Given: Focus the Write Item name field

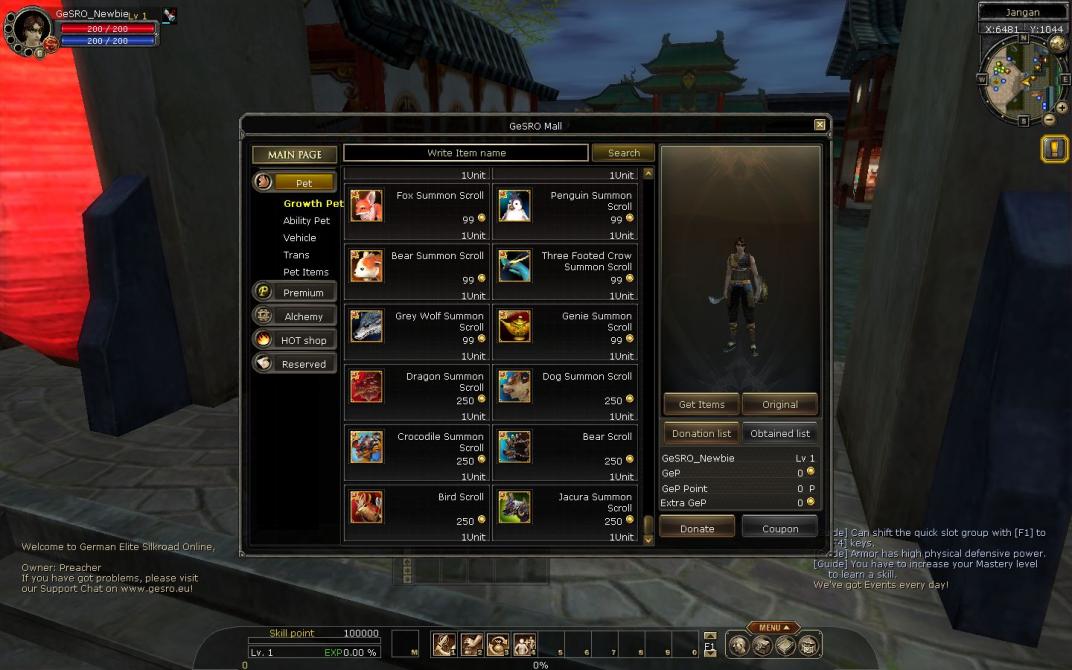Looking at the screenshot, I should pyautogui.click(x=466, y=153).
